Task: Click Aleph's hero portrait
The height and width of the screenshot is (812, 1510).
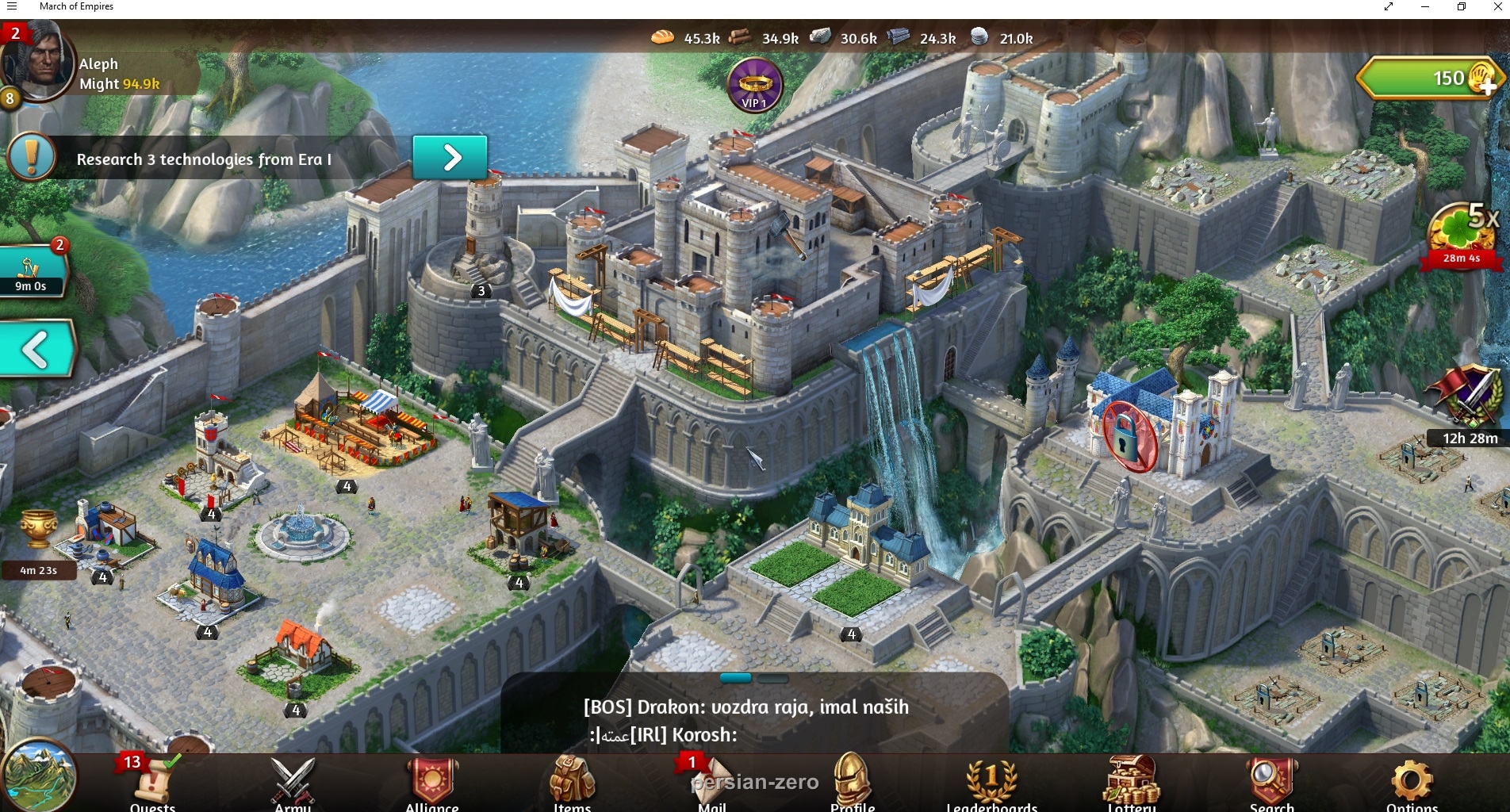Action: coord(38,63)
